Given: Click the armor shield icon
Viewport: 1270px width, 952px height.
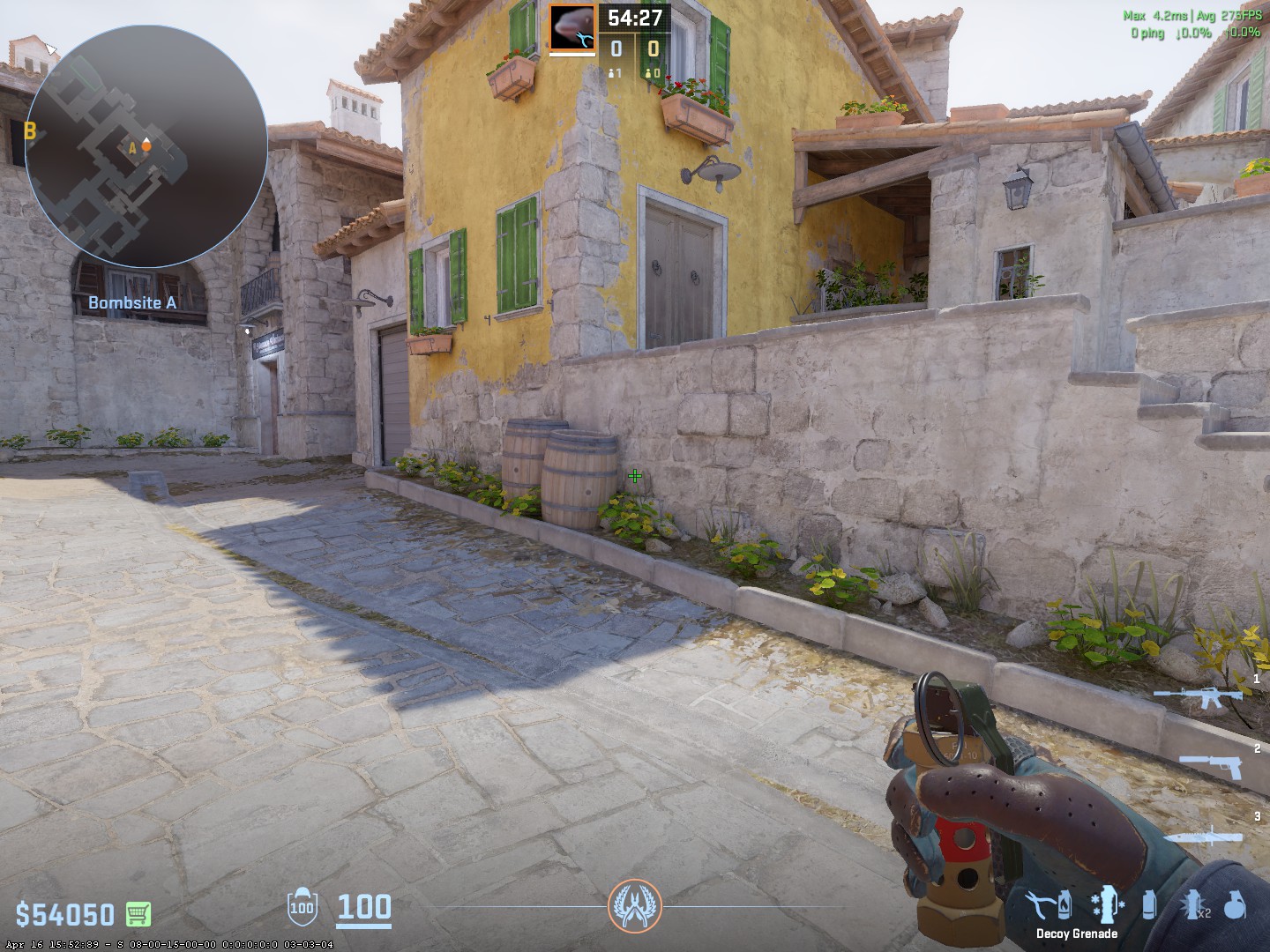Looking at the screenshot, I should [302, 906].
